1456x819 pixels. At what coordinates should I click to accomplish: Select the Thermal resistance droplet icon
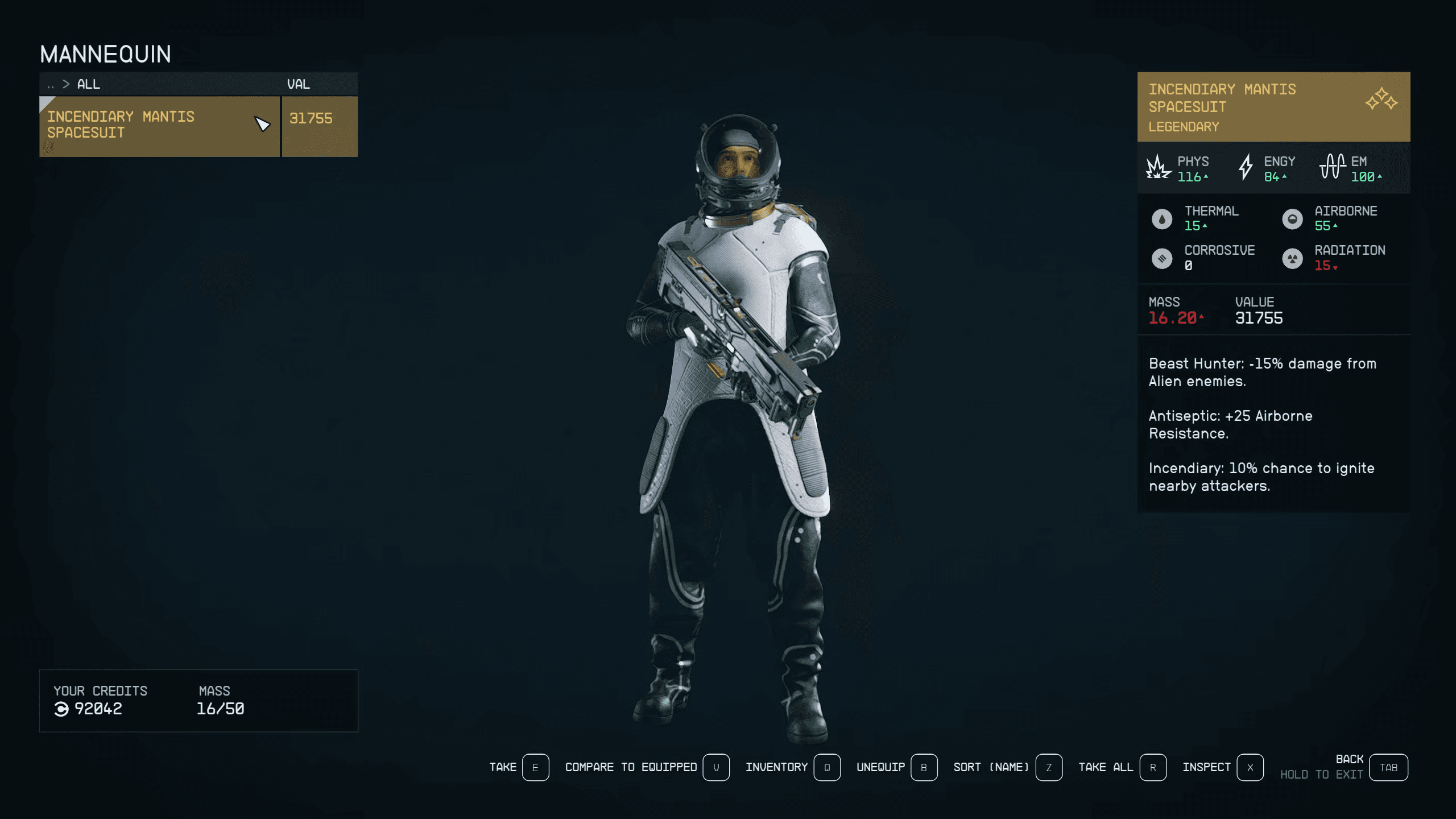(x=1161, y=218)
